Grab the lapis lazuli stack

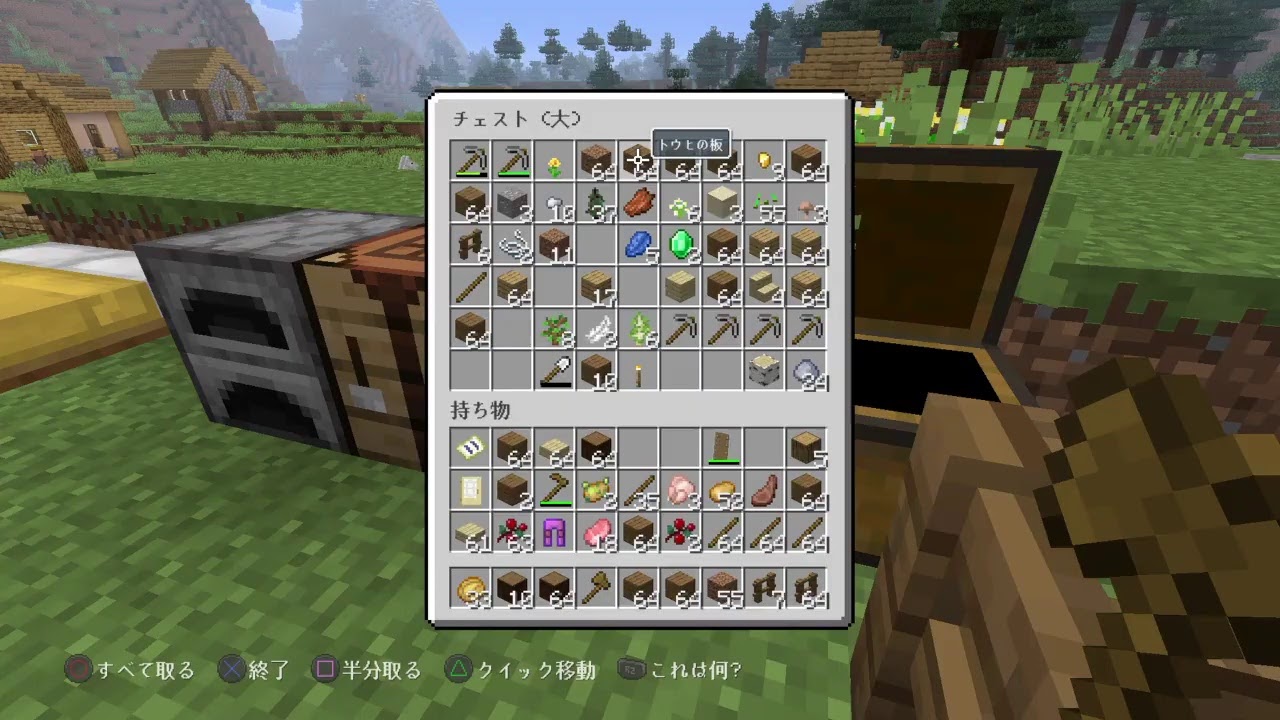pyautogui.click(x=638, y=245)
